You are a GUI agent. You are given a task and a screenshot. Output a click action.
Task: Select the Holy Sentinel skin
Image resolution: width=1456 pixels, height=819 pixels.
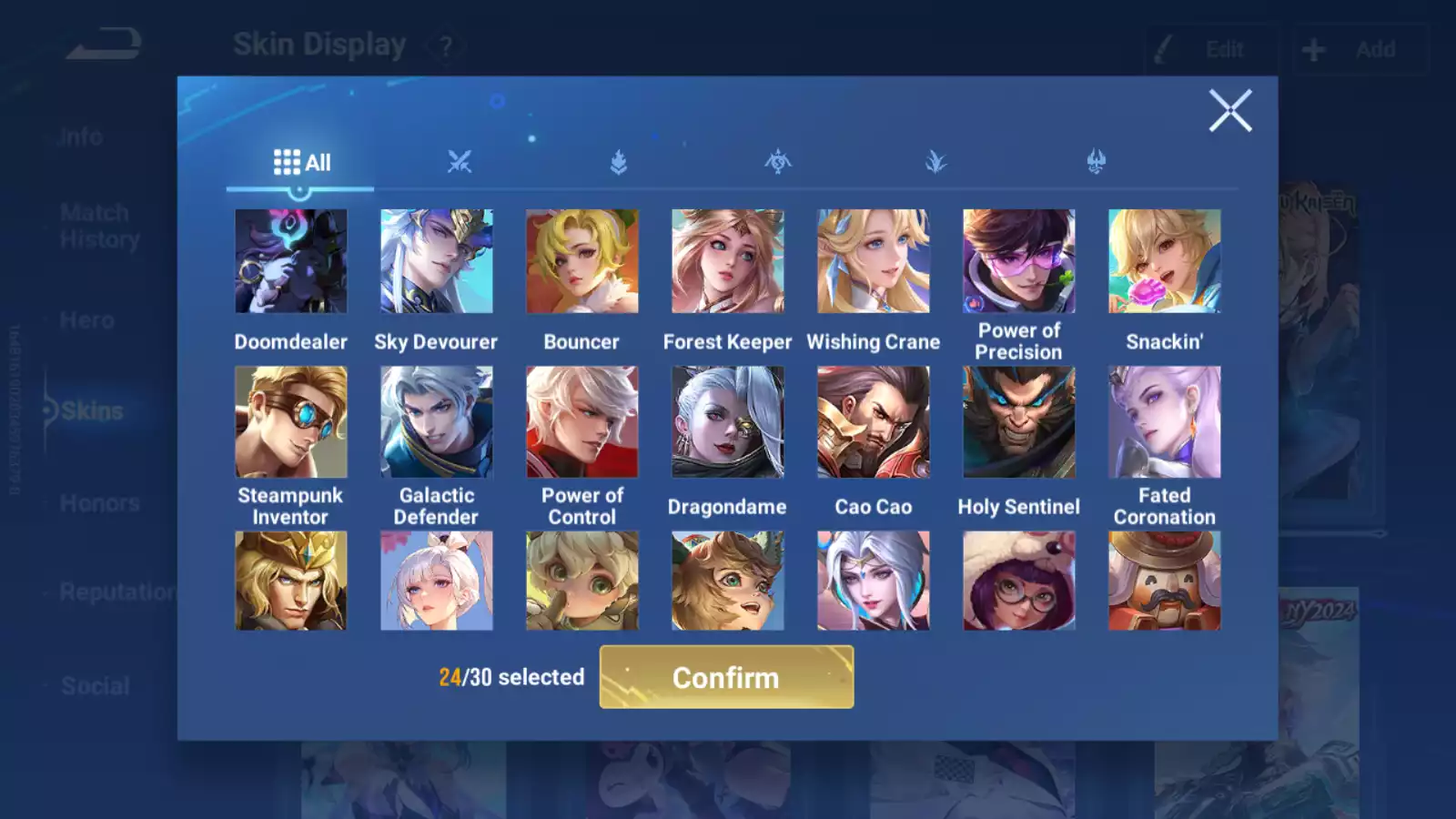click(1019, 421)
